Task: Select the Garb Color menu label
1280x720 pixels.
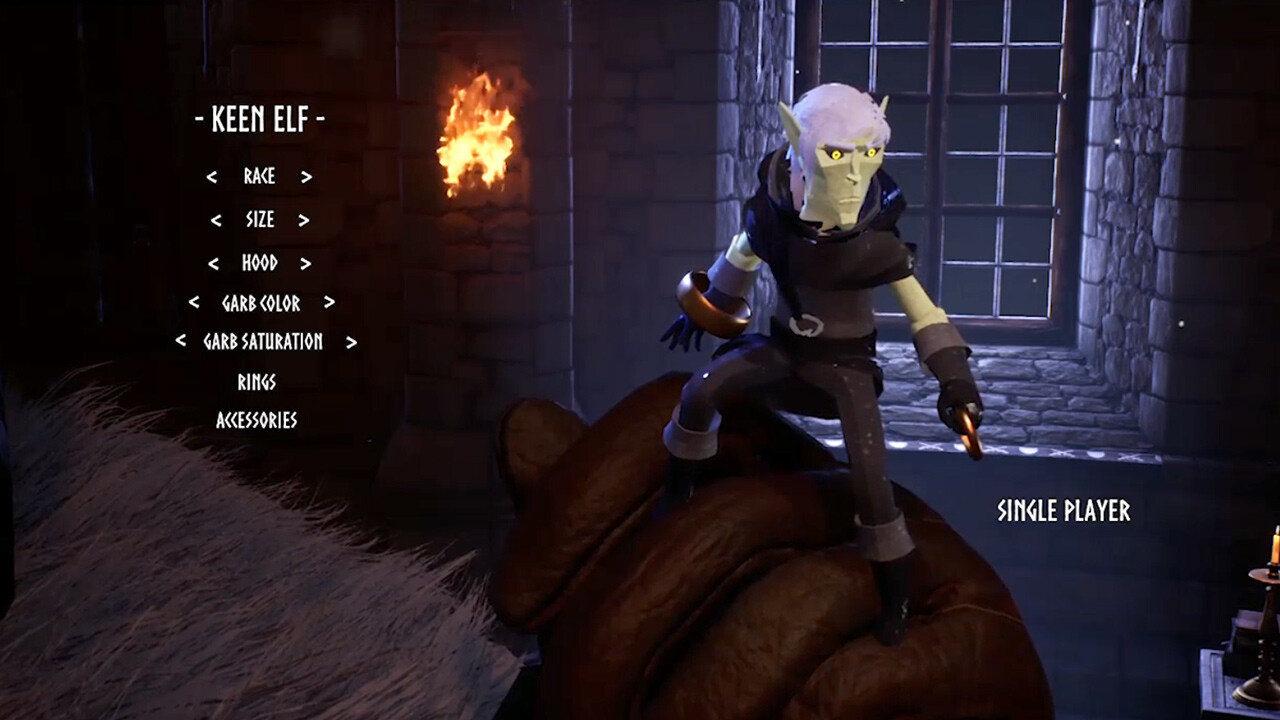Action: coord(259,303)
